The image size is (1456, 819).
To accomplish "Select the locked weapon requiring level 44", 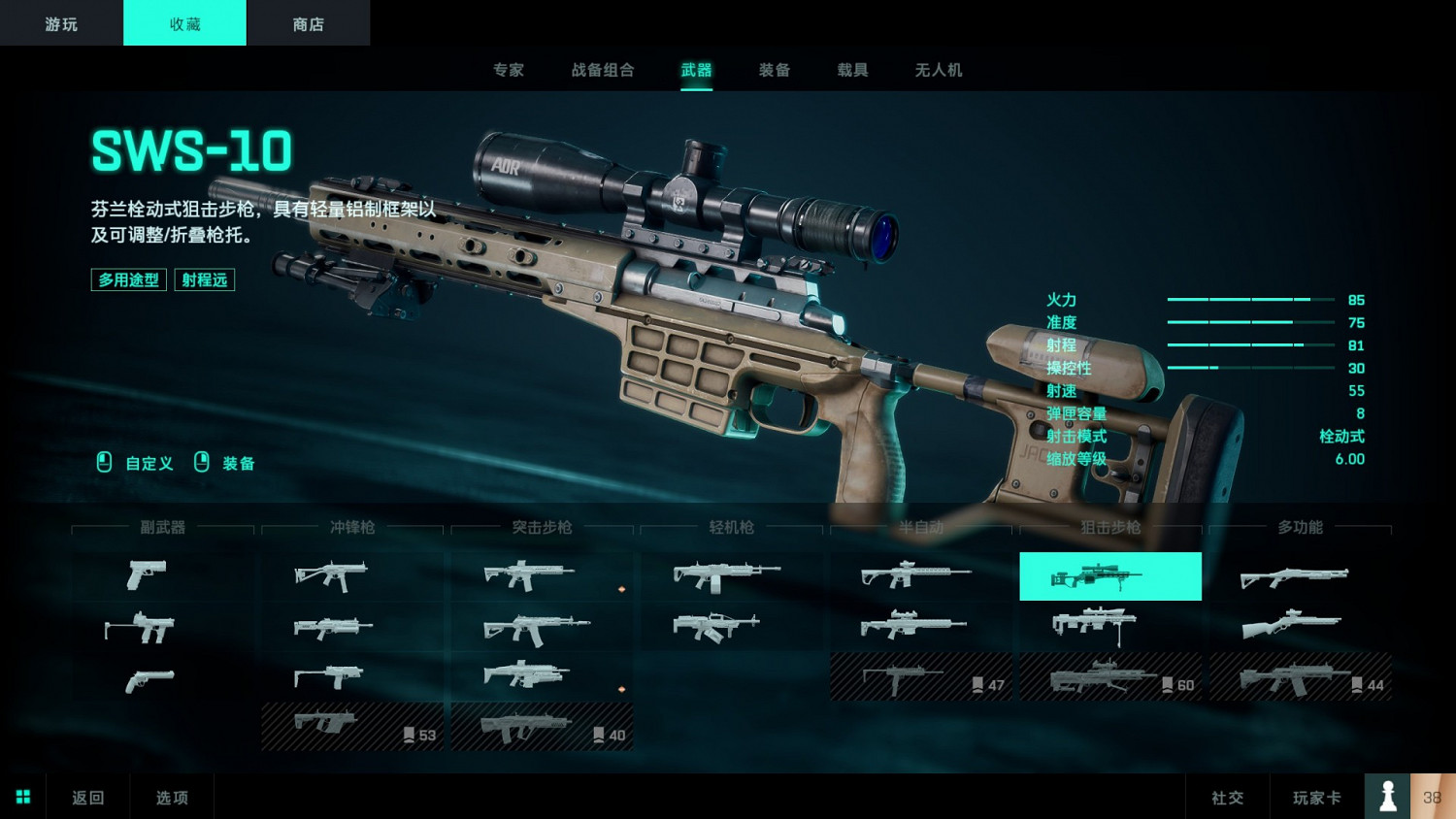I will [1299, 677].
